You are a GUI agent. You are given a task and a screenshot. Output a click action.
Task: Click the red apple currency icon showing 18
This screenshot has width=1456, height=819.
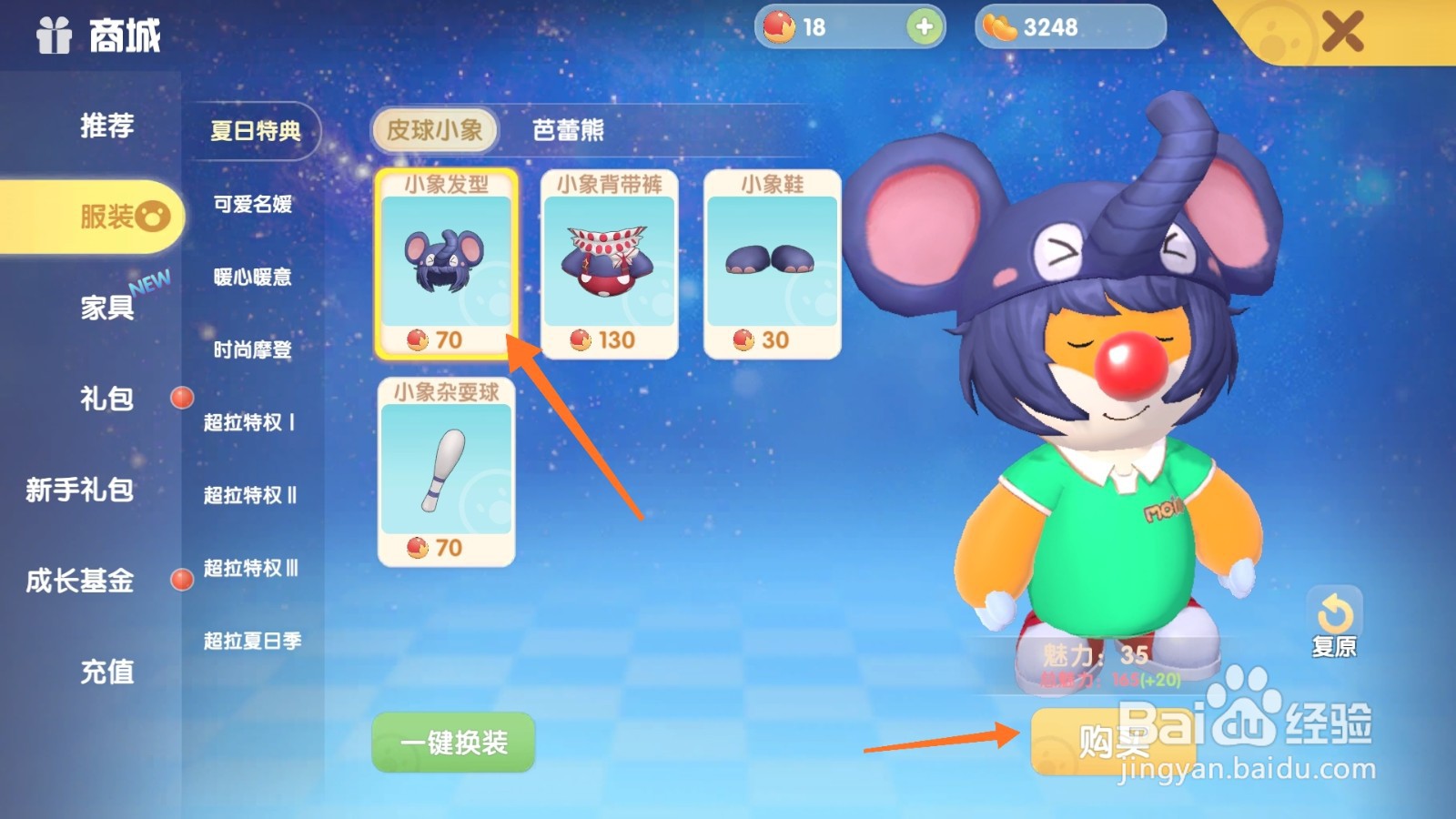[782, 27]
